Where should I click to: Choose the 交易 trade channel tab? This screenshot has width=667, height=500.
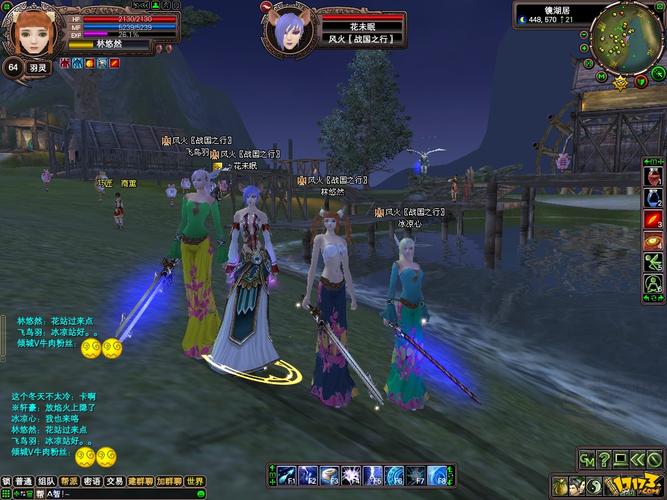tap(115, 481)
